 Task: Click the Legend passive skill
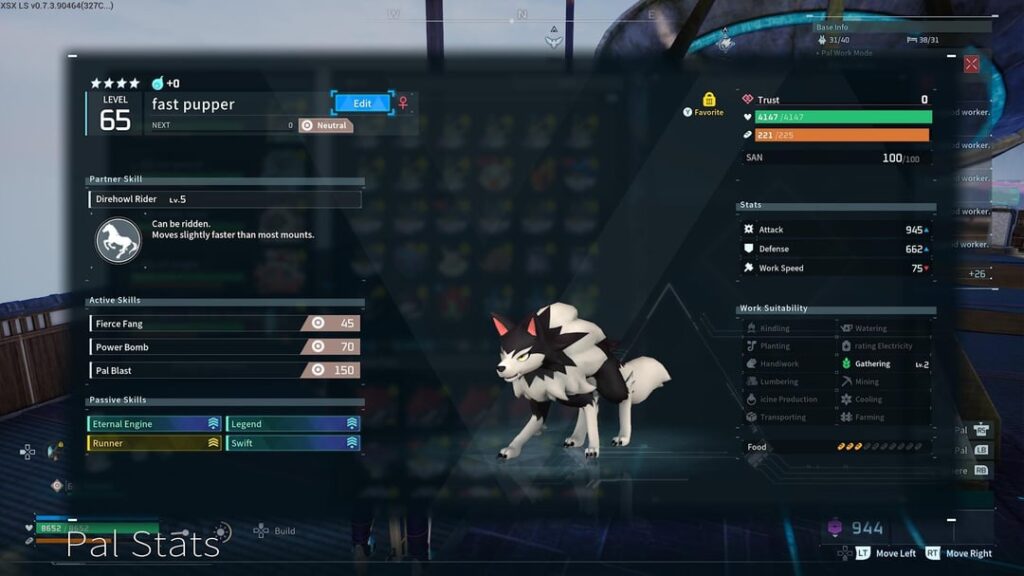tap(293, 424)
